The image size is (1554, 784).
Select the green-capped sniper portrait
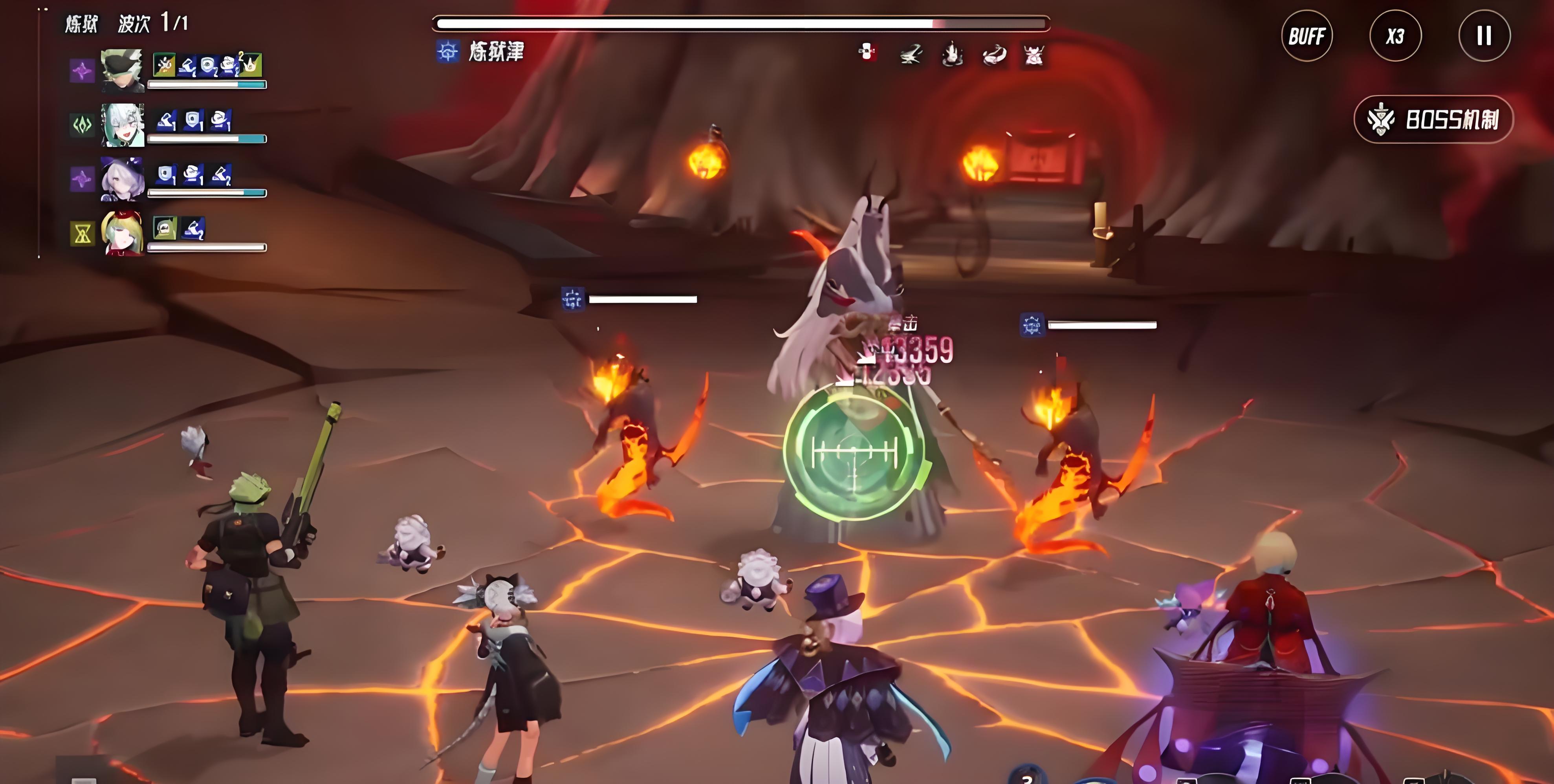pyautogui.click(x=123, y=71)
